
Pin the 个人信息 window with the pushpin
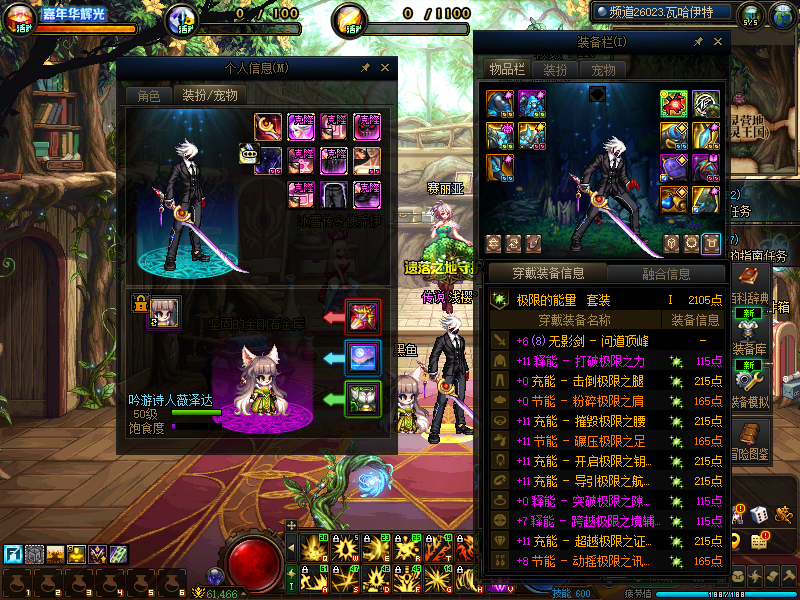366,68
